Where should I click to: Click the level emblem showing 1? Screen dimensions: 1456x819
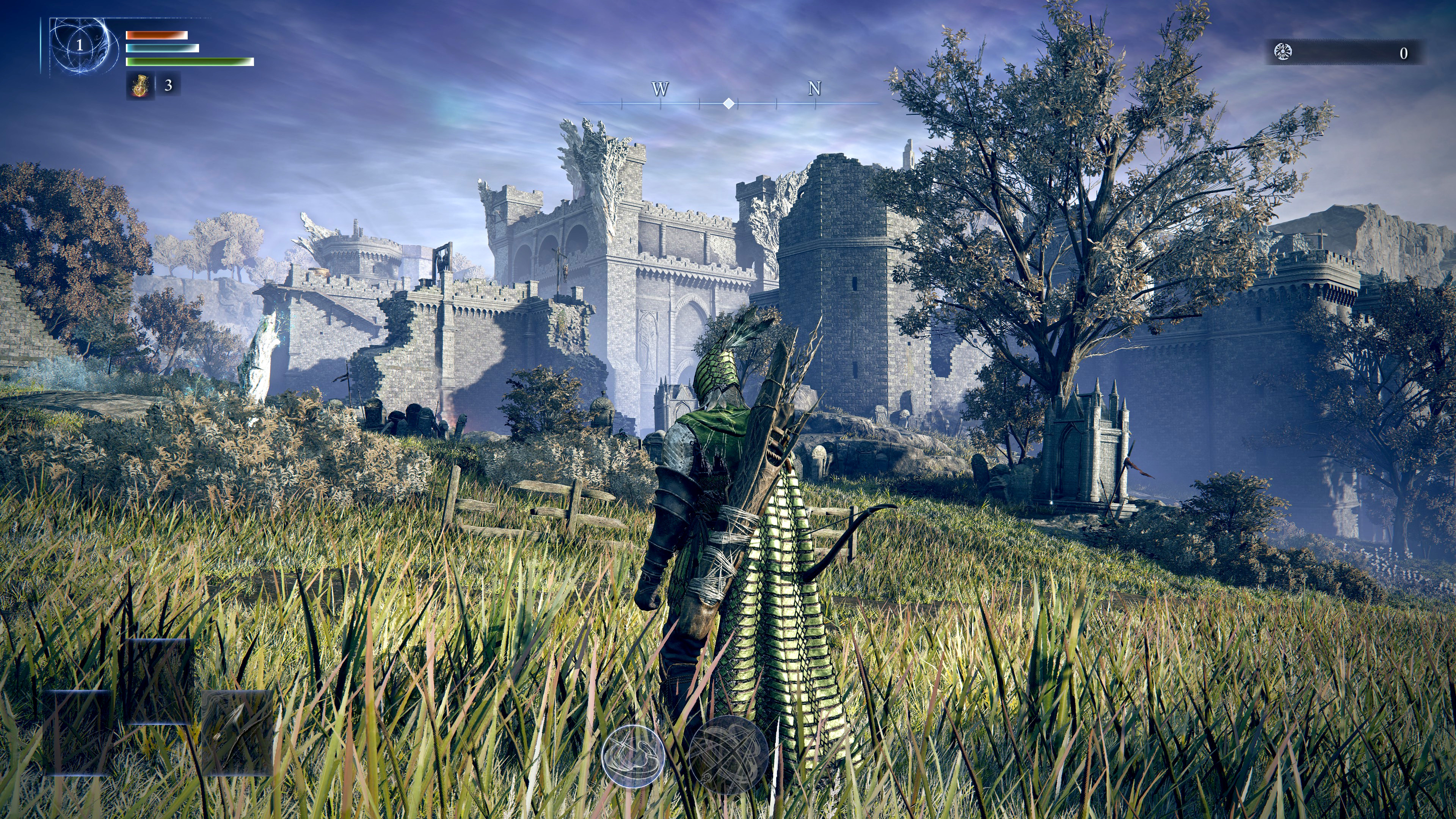[81, 47]
